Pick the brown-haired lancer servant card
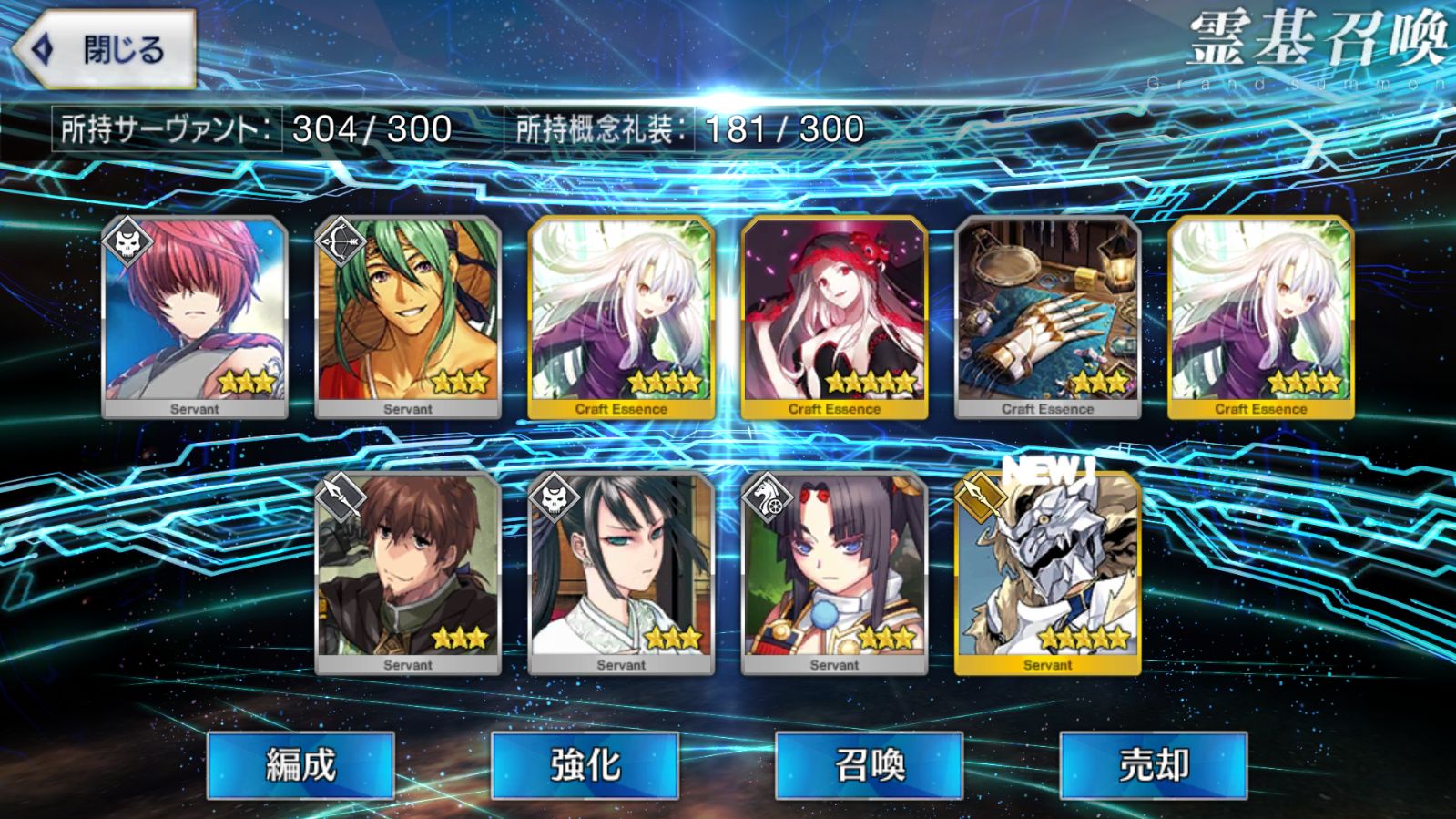The height and width of the screenshot is (819, 1456). [408, 572]
